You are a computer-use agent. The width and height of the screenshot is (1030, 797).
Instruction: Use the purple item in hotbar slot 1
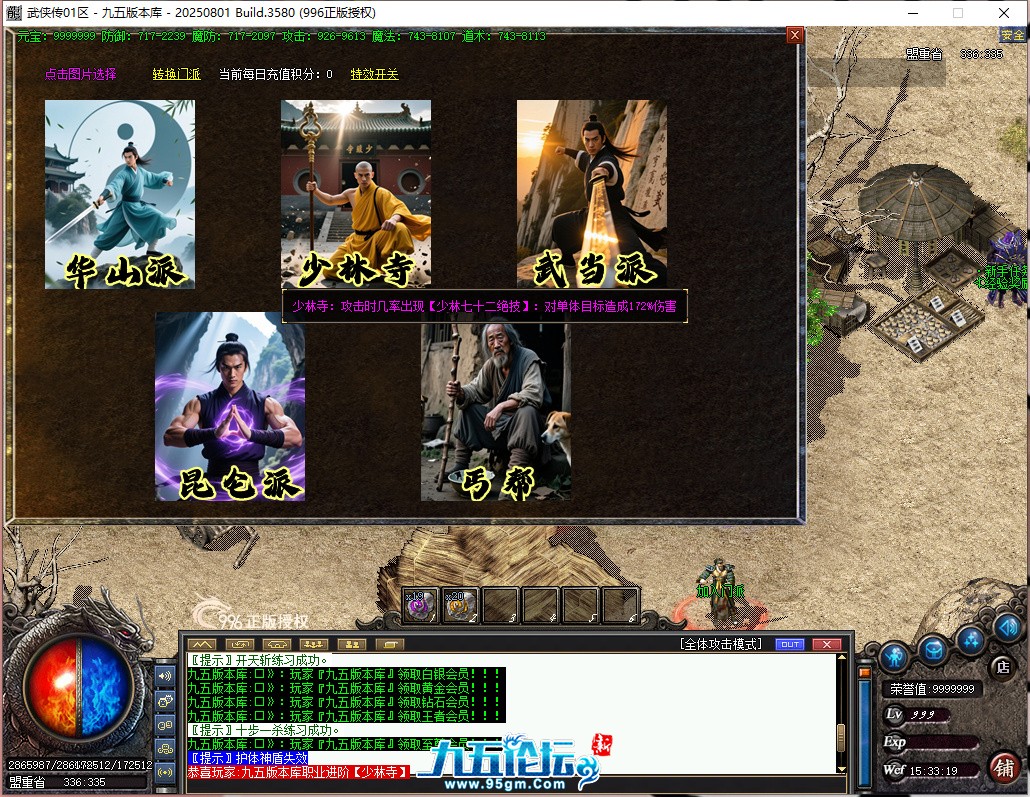coord(421,605)
